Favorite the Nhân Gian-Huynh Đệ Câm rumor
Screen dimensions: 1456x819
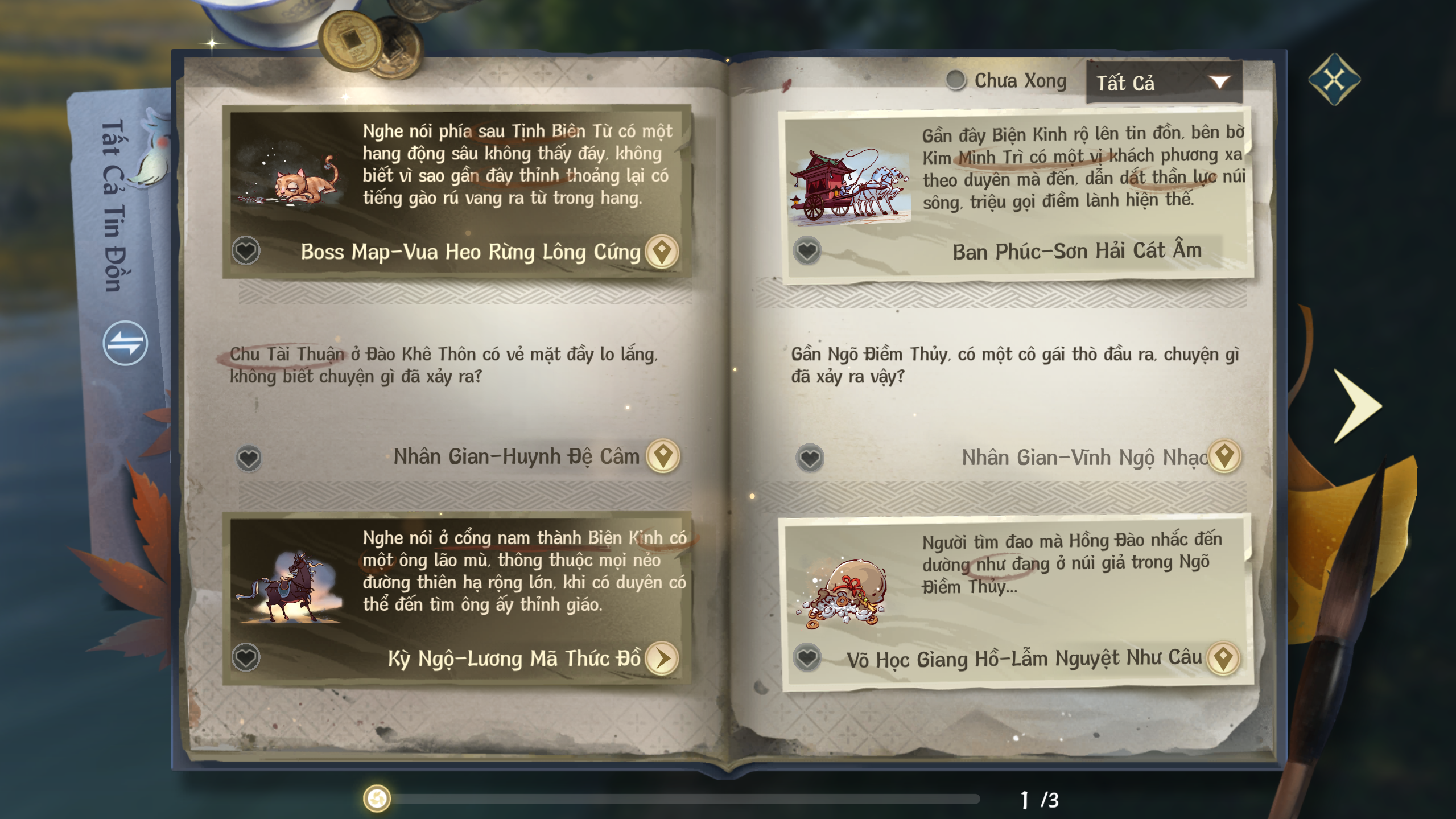(249, 458)
